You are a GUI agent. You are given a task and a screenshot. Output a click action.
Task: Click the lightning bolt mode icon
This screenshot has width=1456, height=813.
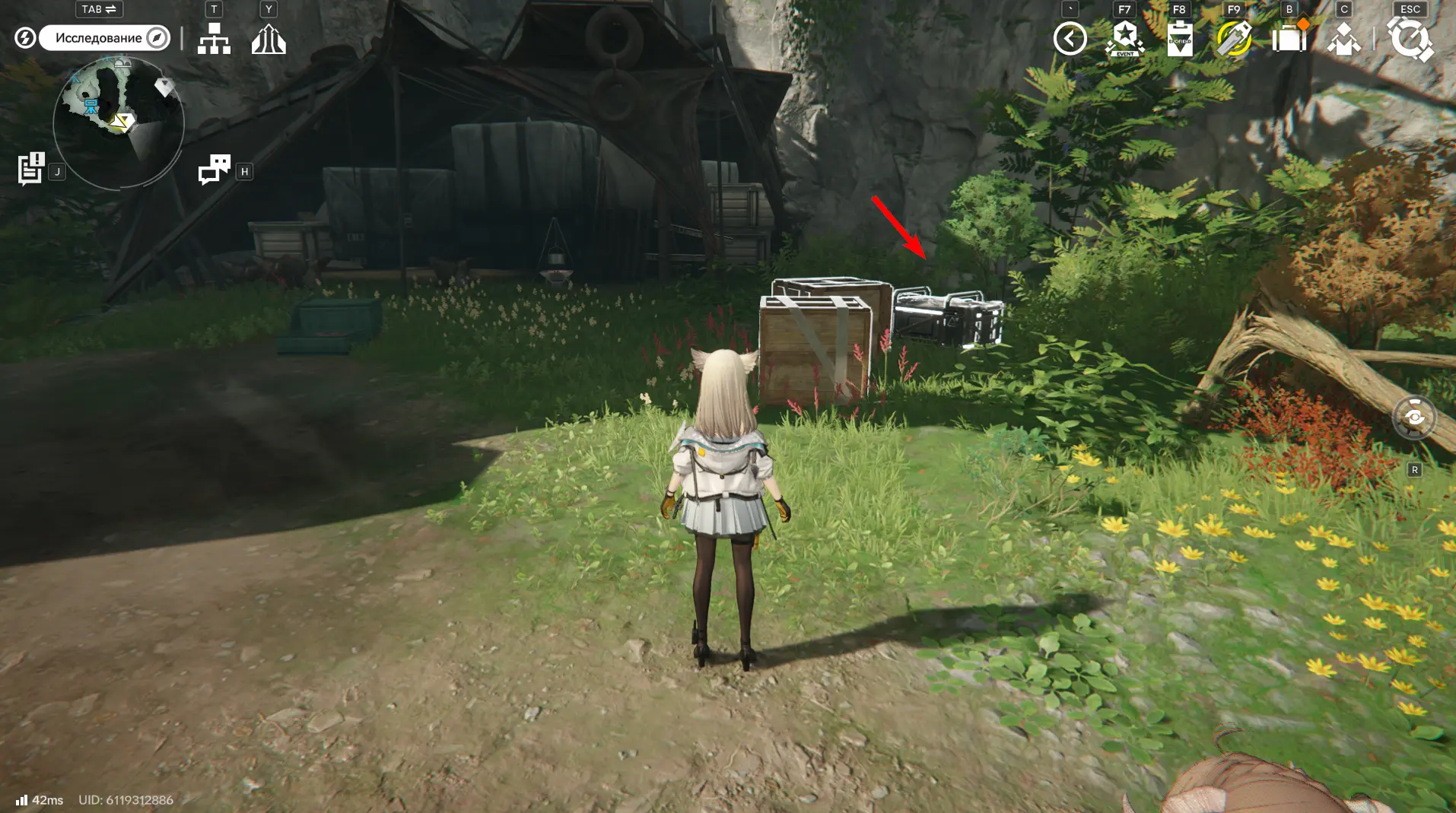pyautogui.click(x=25, y=38)
